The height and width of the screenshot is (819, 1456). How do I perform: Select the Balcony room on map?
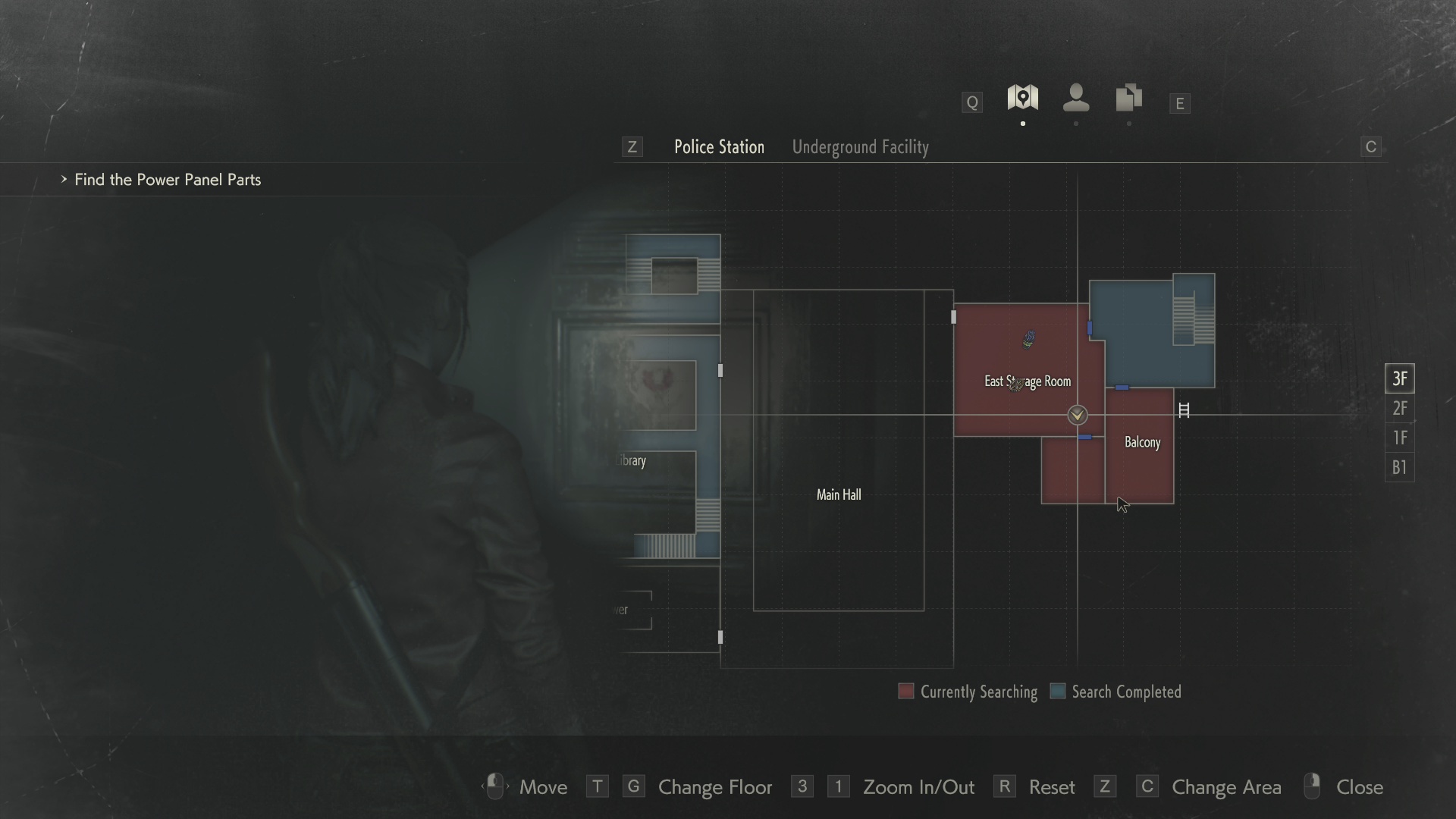1142,443
